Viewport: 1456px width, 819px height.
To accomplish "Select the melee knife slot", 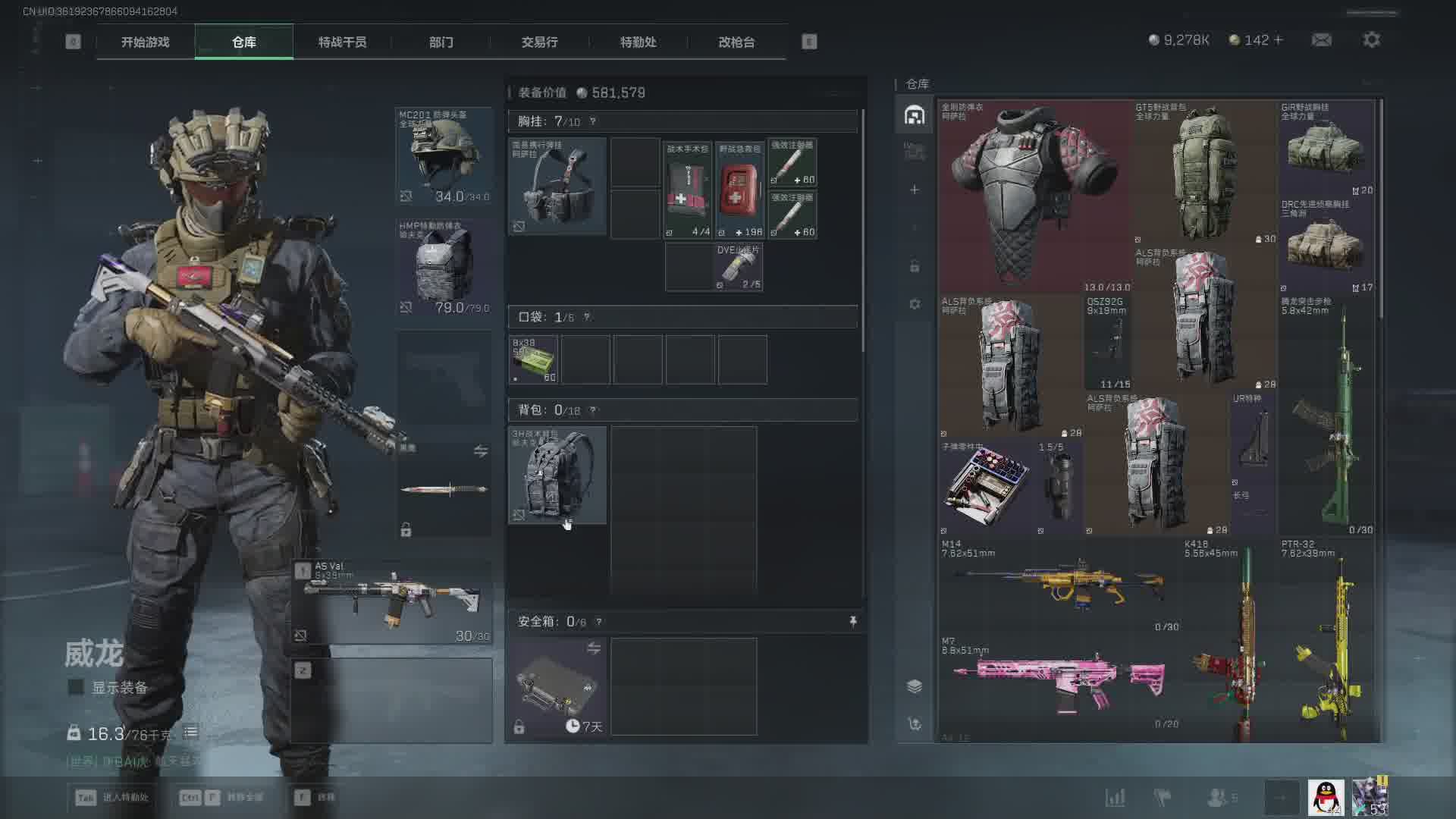I will click(x=444, y=489).
